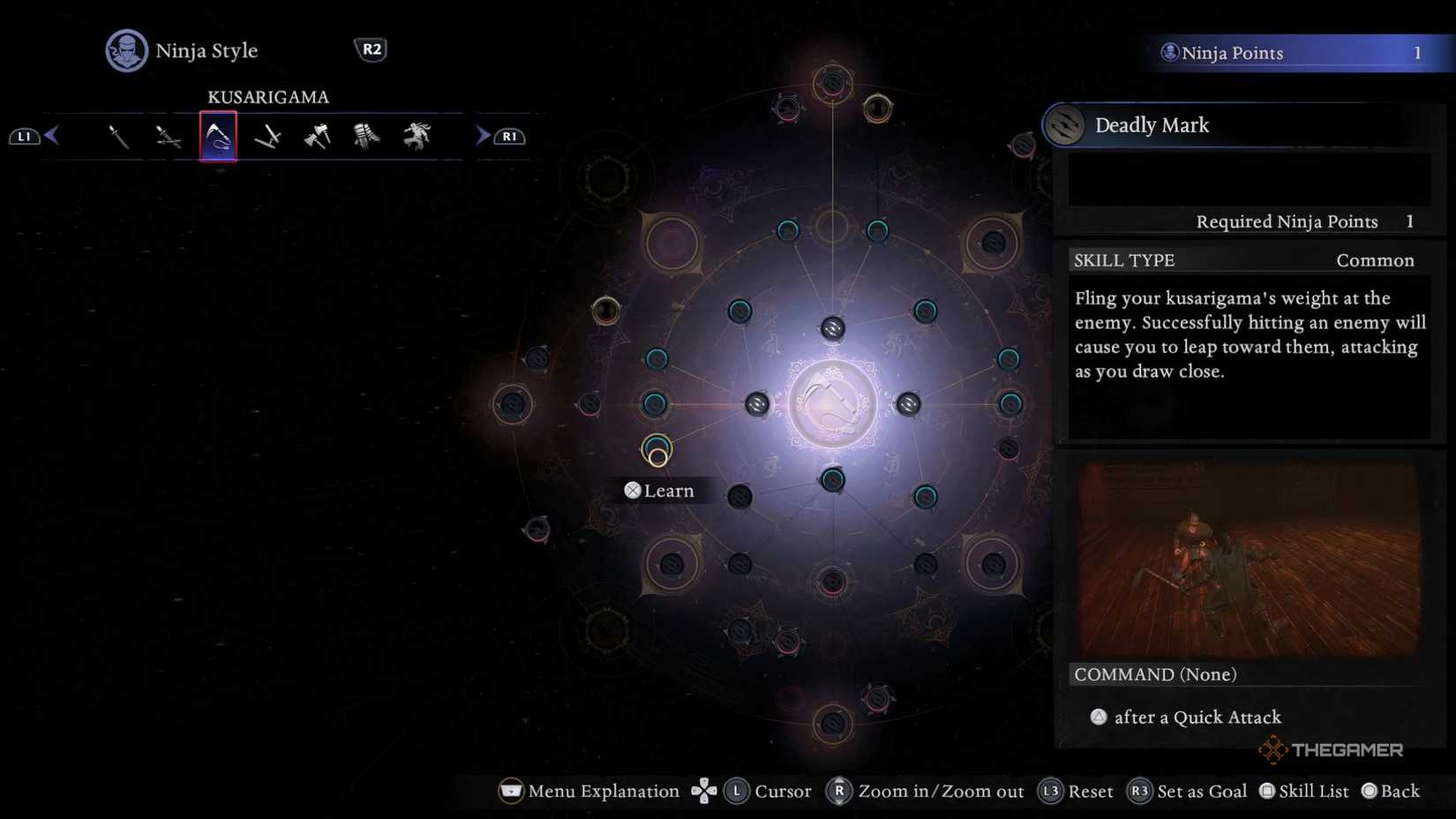Open the Odachi skill category icon
Image resolution: width=1456 pixels, height=819 pixels.
(x=266, y=135)
